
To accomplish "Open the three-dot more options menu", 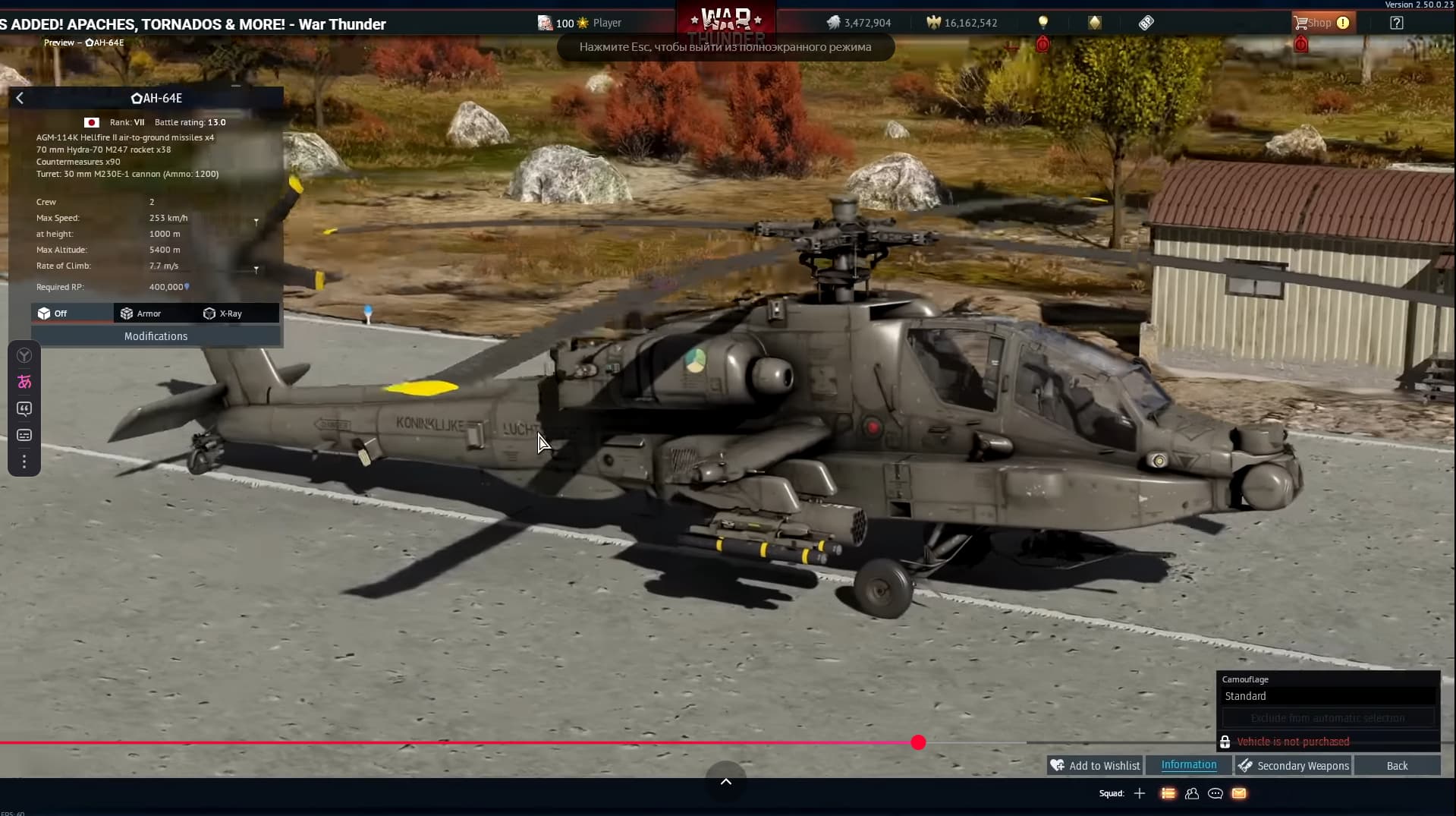I will pyautogui.click(x=24, y=462).
